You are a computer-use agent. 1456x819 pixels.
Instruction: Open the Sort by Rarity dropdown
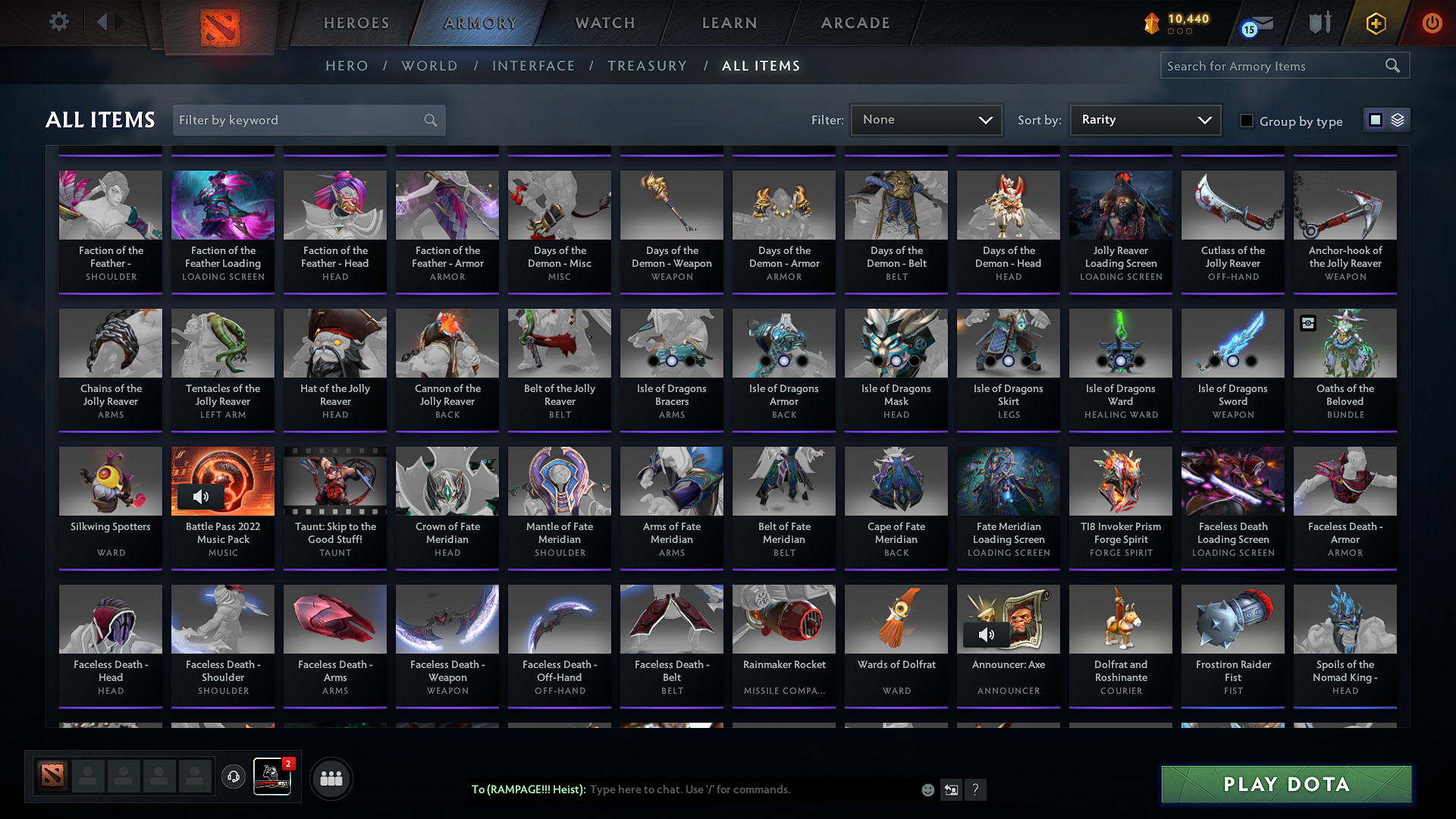coord(1144,119)
